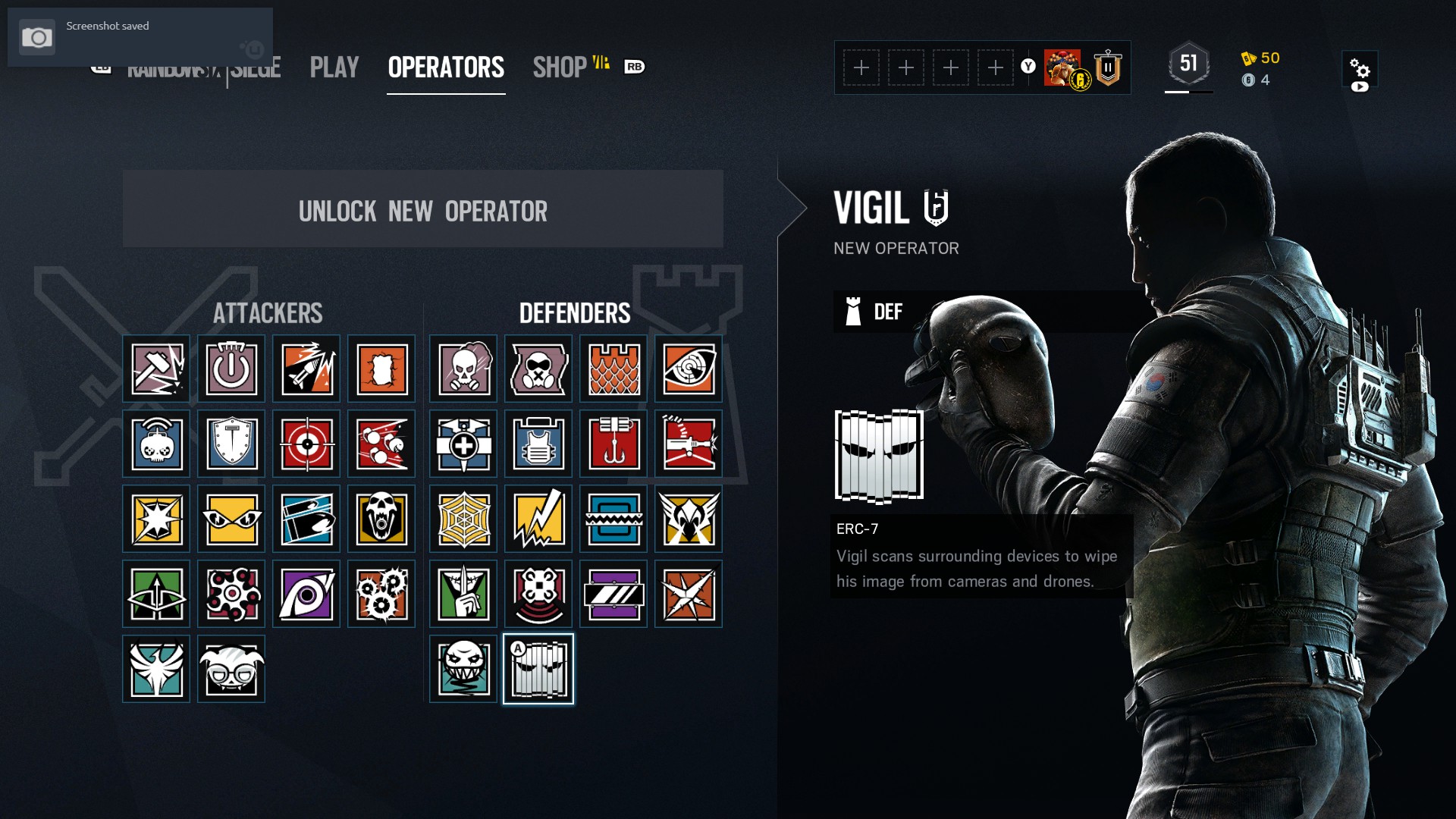Select Thatcher's power-symbol operator icon
This screenshot has width=1456, height=819.
click(x=231, y=369)
